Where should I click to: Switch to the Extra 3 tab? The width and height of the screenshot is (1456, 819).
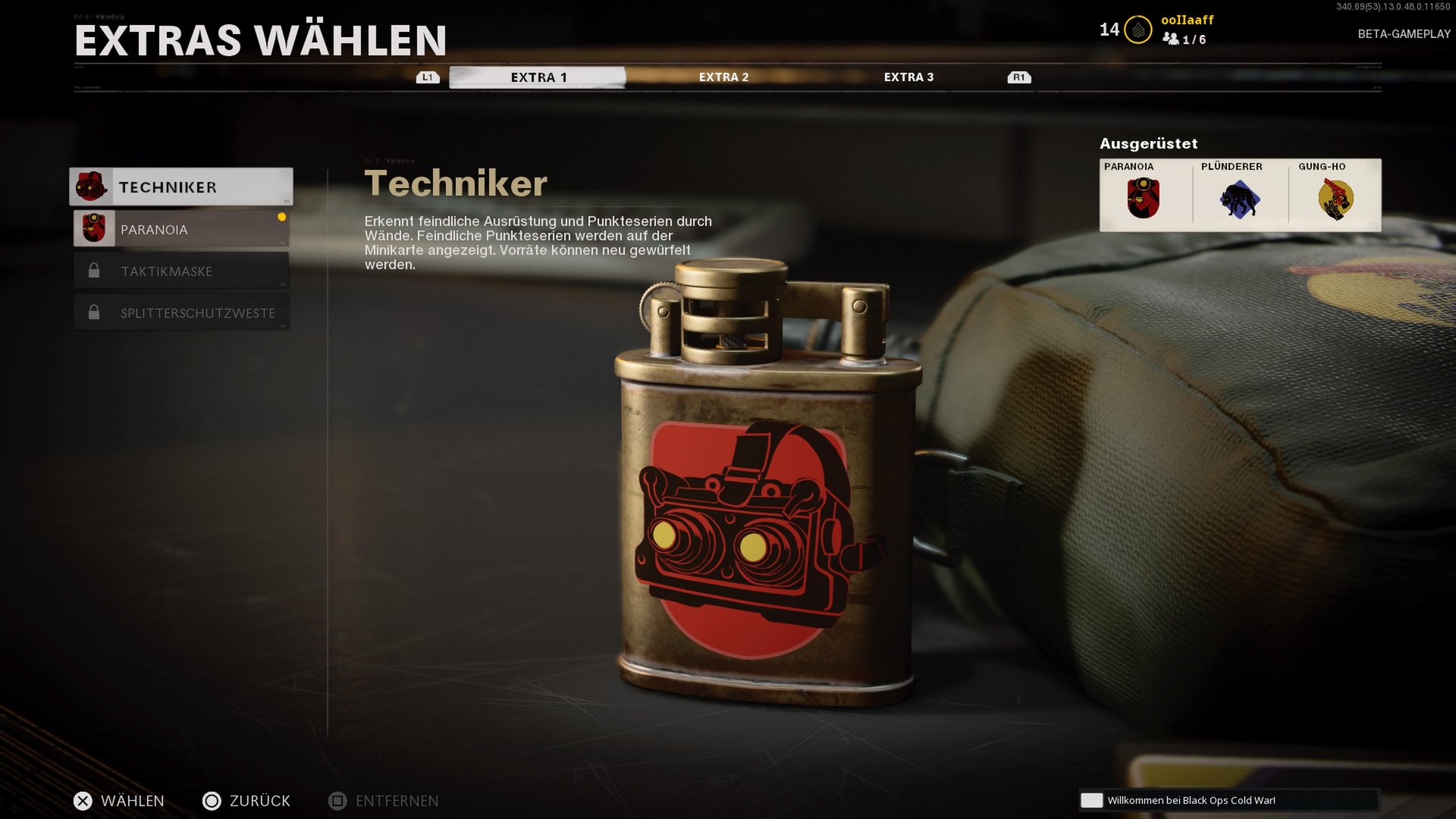[x=908, y=77]
